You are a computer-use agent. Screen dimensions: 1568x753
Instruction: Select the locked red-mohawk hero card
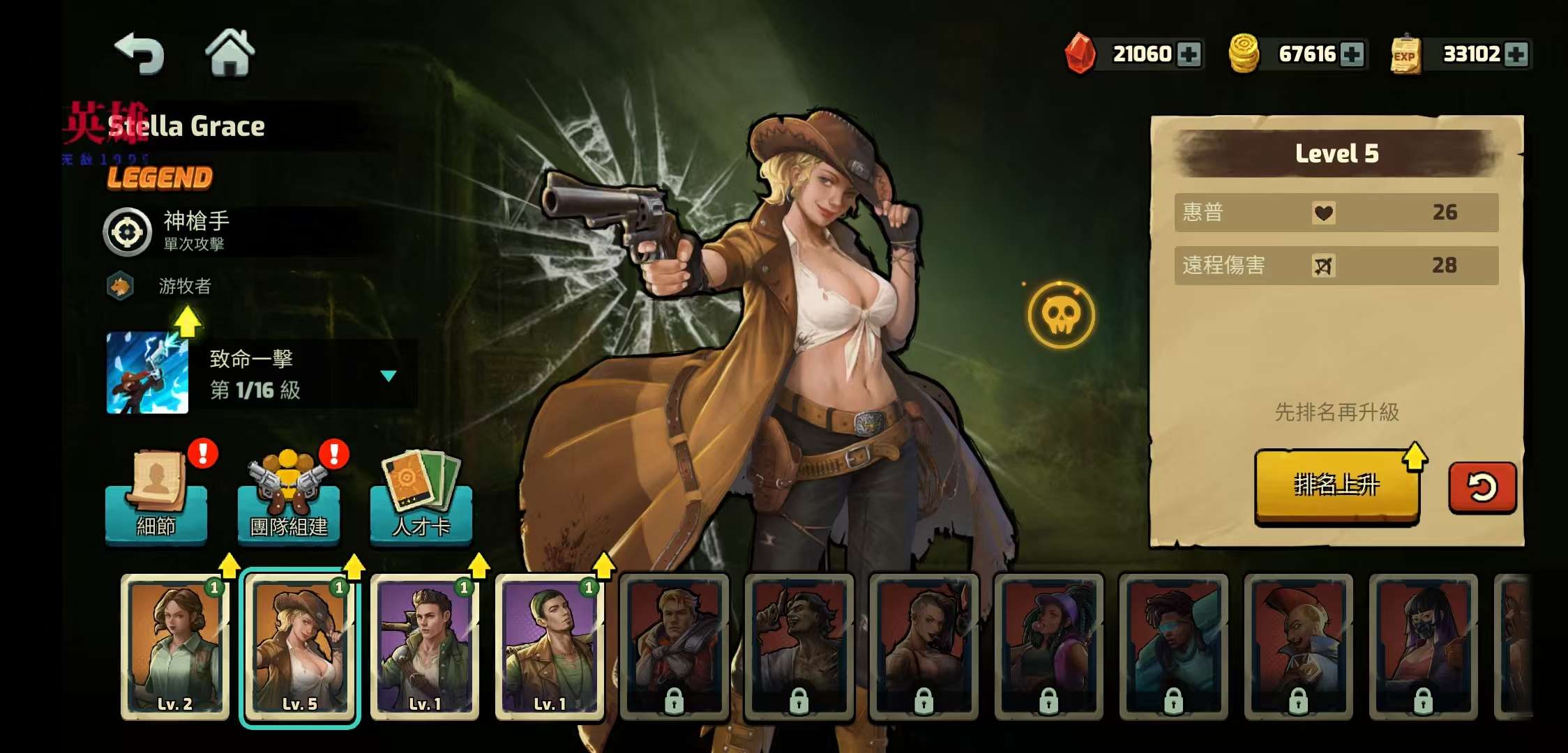pyautogui.click(x=1298, y=646)
